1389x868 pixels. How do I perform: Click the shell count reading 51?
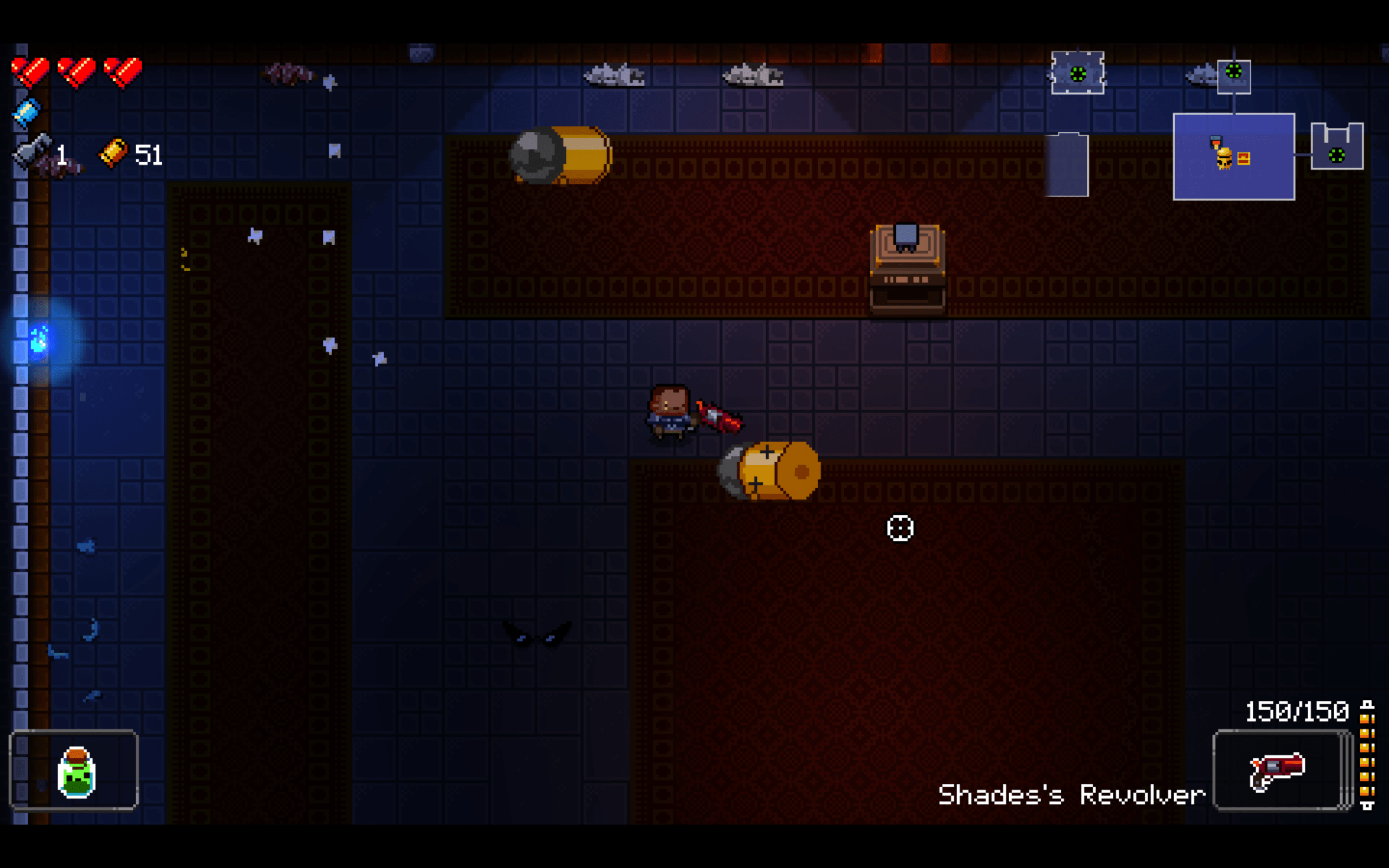148,155
